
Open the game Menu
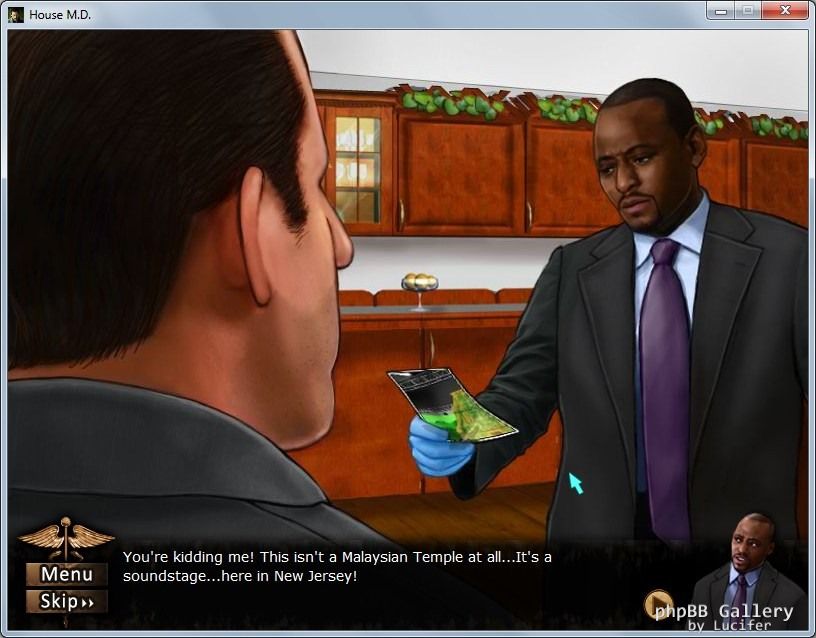(x=67, y=575)
